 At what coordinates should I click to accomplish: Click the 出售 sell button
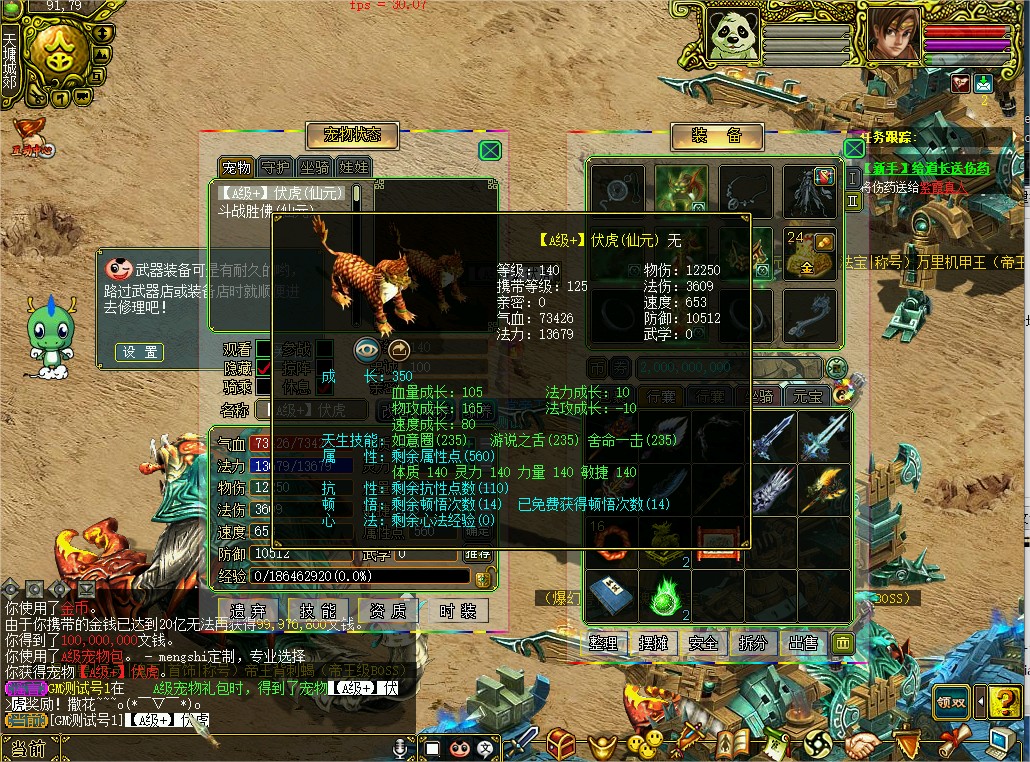(802, 643)
